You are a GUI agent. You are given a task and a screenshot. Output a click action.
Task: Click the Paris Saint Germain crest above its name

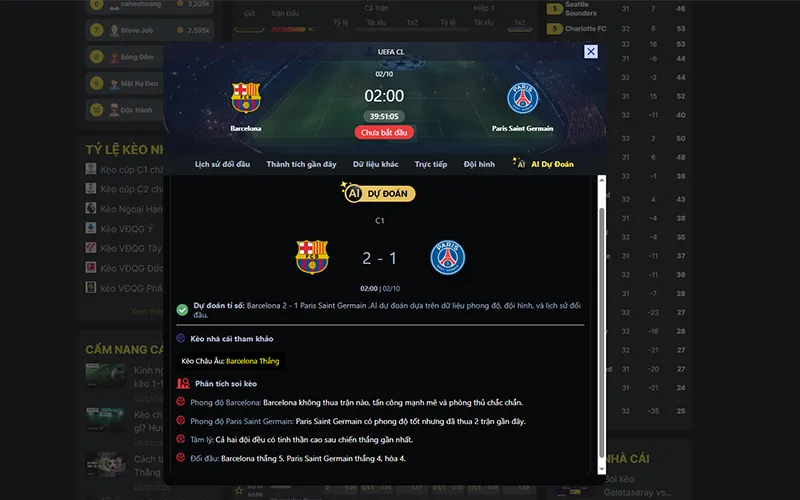point(522,98)
